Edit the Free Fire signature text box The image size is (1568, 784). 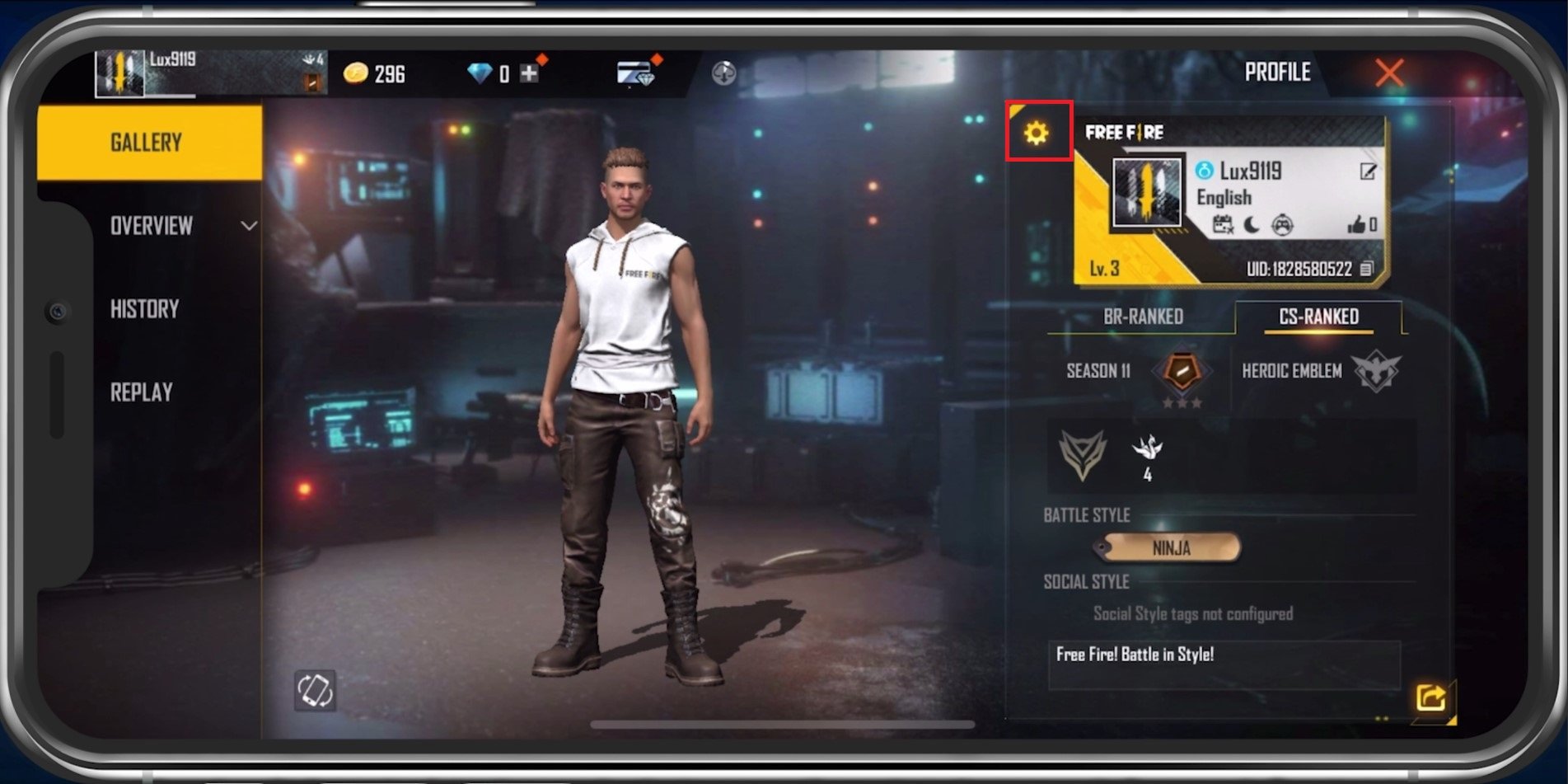pos(1223,664)
